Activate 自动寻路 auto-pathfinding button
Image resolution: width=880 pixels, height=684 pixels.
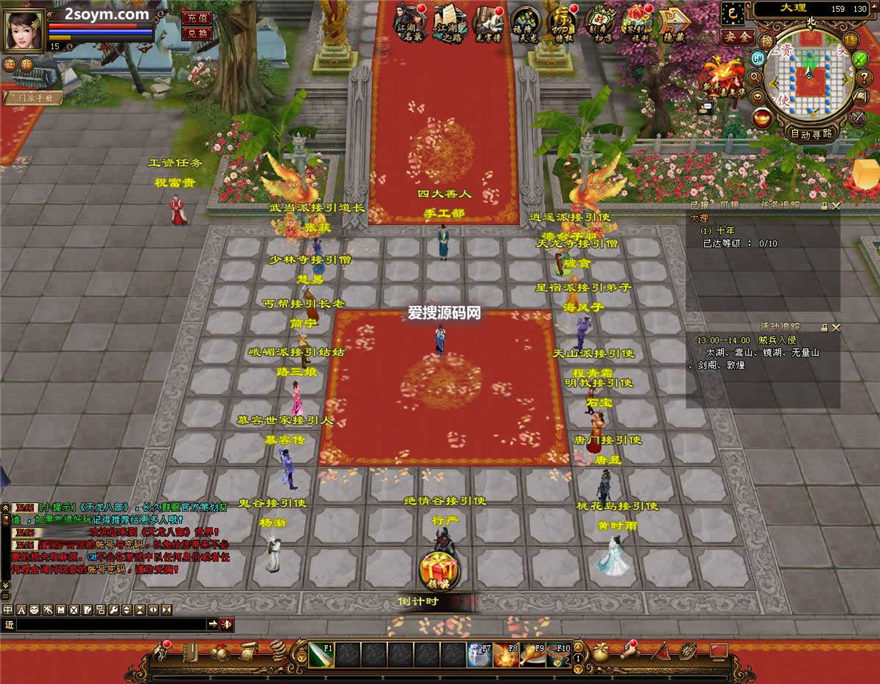click(x=811, y=133)
